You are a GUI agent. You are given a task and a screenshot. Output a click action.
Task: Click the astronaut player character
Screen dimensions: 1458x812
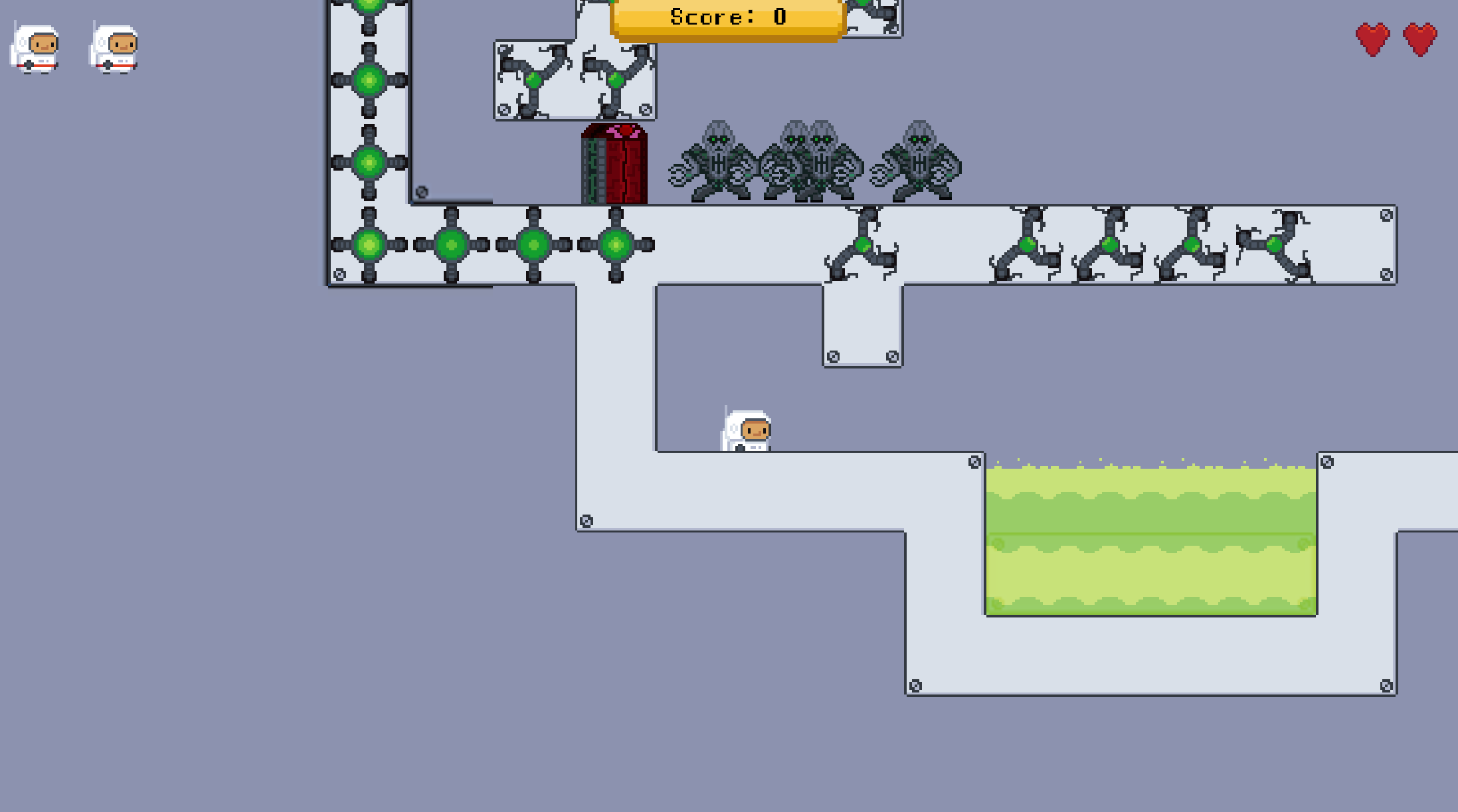tap(745, 430)
